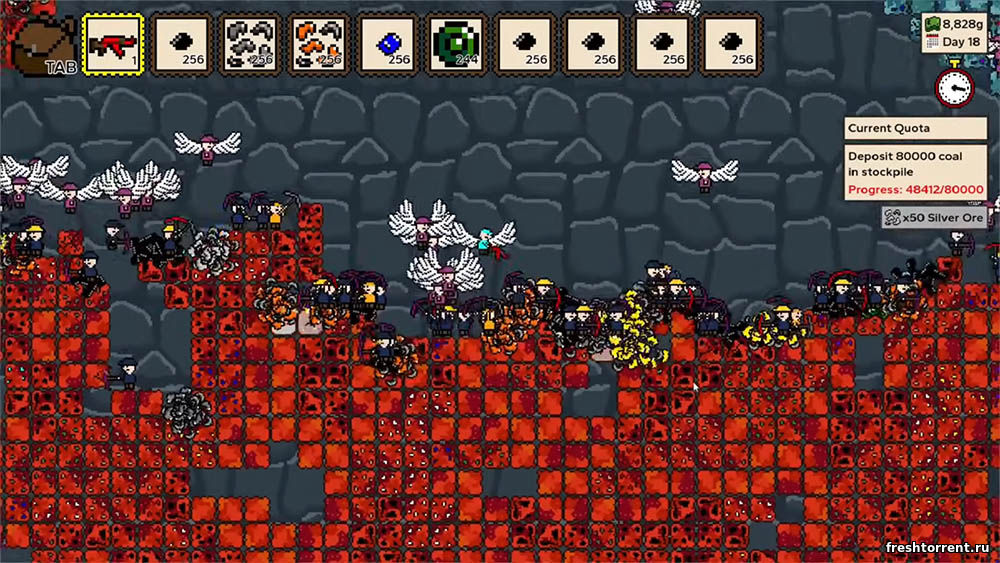Click the x50 Silver Ore reward tag
The width and height of the screenshot is (1000, 563).
934,217
